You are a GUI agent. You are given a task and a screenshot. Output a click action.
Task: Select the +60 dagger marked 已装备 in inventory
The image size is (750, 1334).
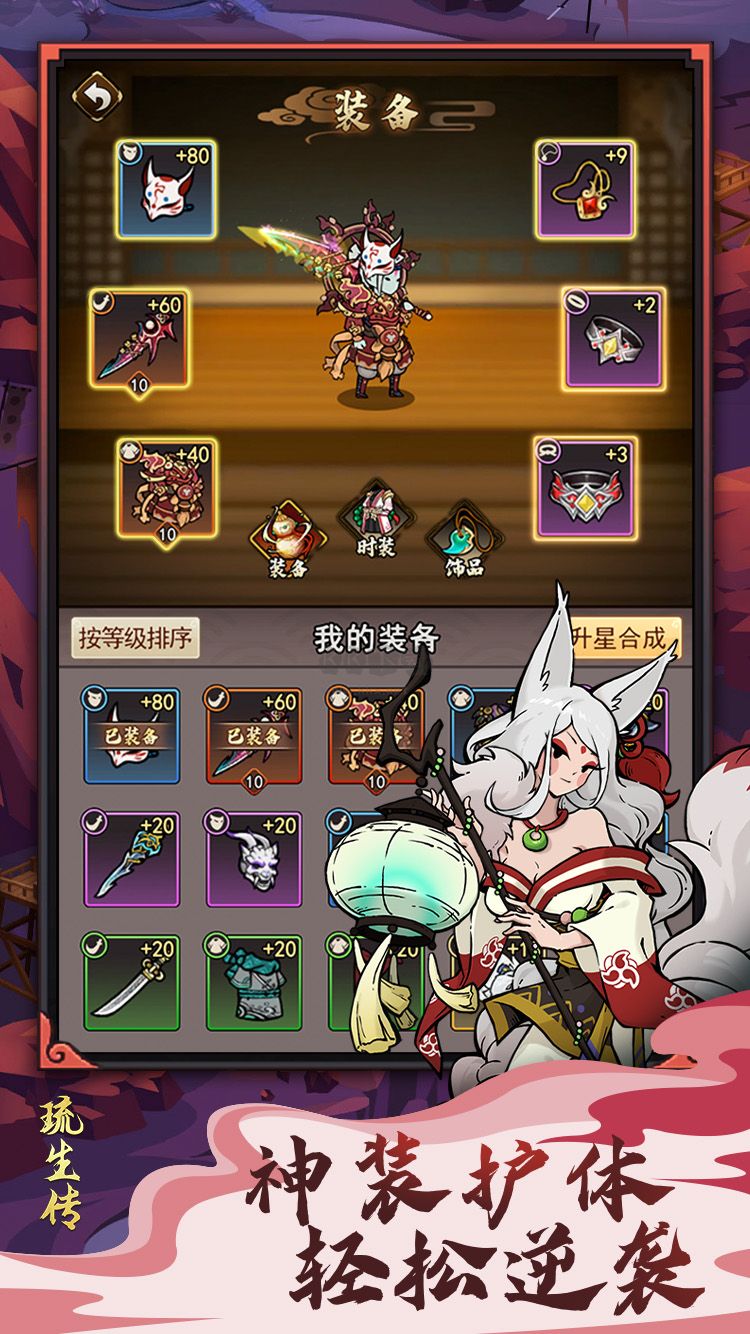point(254,734)
